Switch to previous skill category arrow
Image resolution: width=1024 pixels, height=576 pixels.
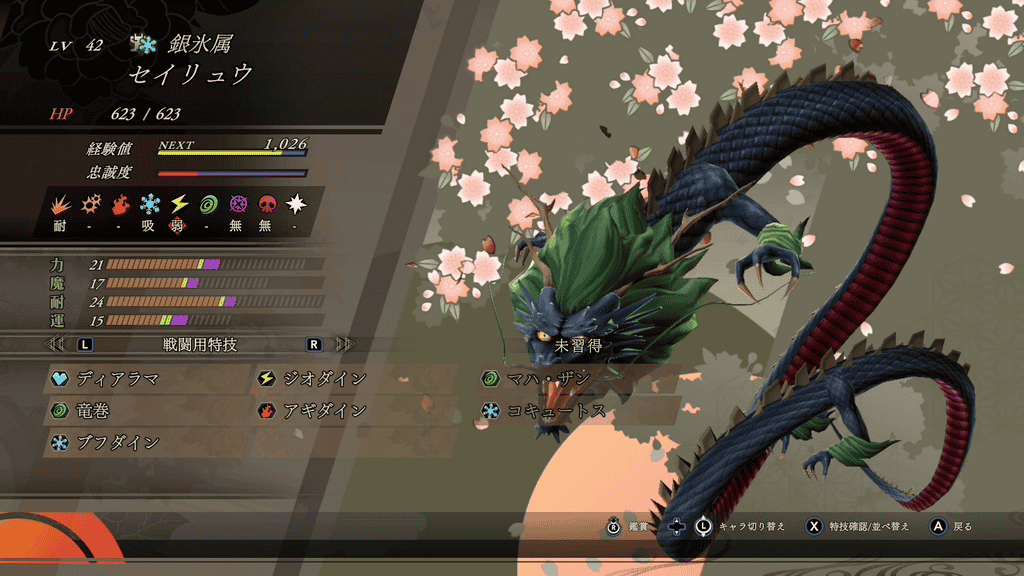coord(57,344)
